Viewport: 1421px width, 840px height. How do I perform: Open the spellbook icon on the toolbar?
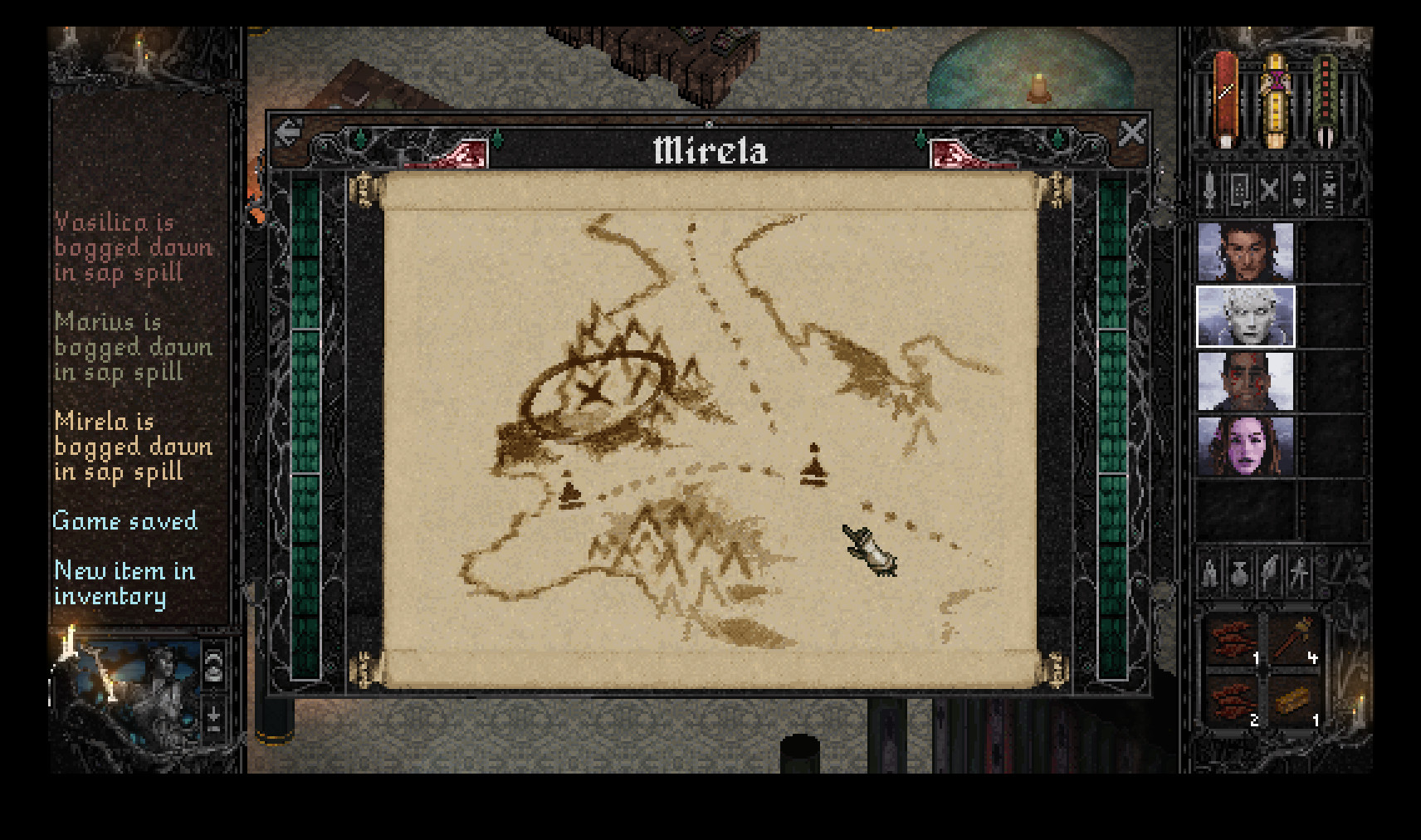pos(1239,188)
